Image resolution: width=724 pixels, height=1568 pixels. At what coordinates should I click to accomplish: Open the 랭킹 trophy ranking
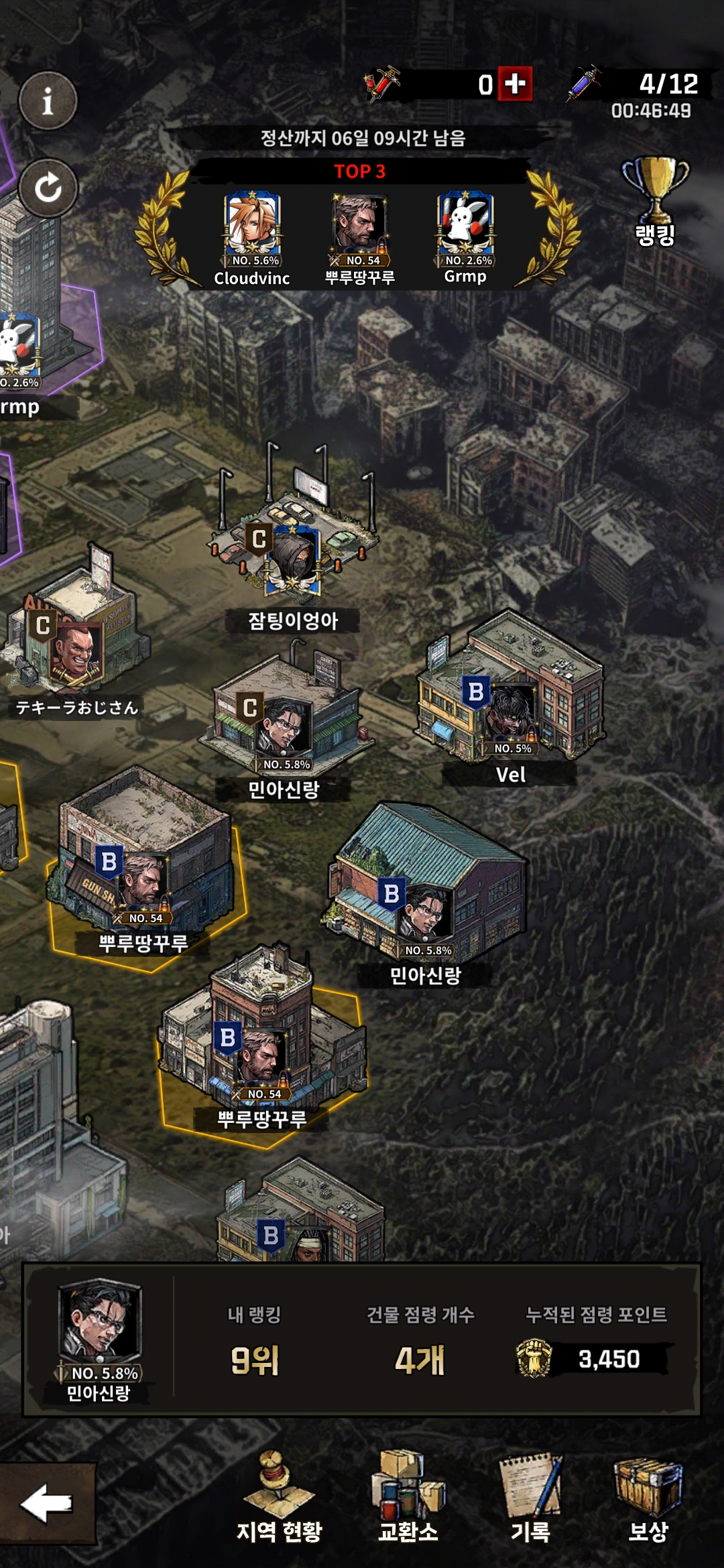655,202
